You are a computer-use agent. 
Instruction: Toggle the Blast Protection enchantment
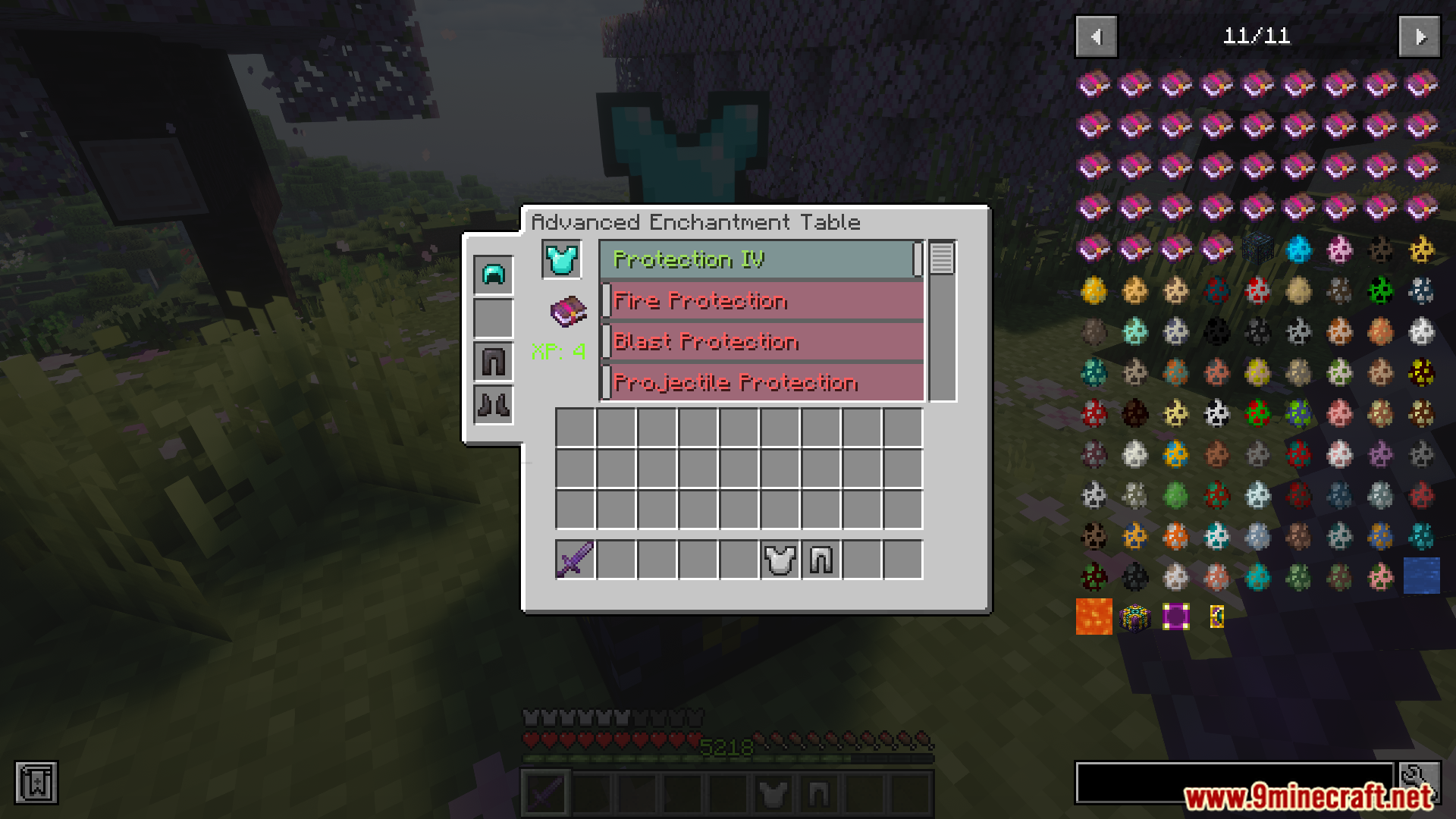pyautogui.click(x=758, y=342)
